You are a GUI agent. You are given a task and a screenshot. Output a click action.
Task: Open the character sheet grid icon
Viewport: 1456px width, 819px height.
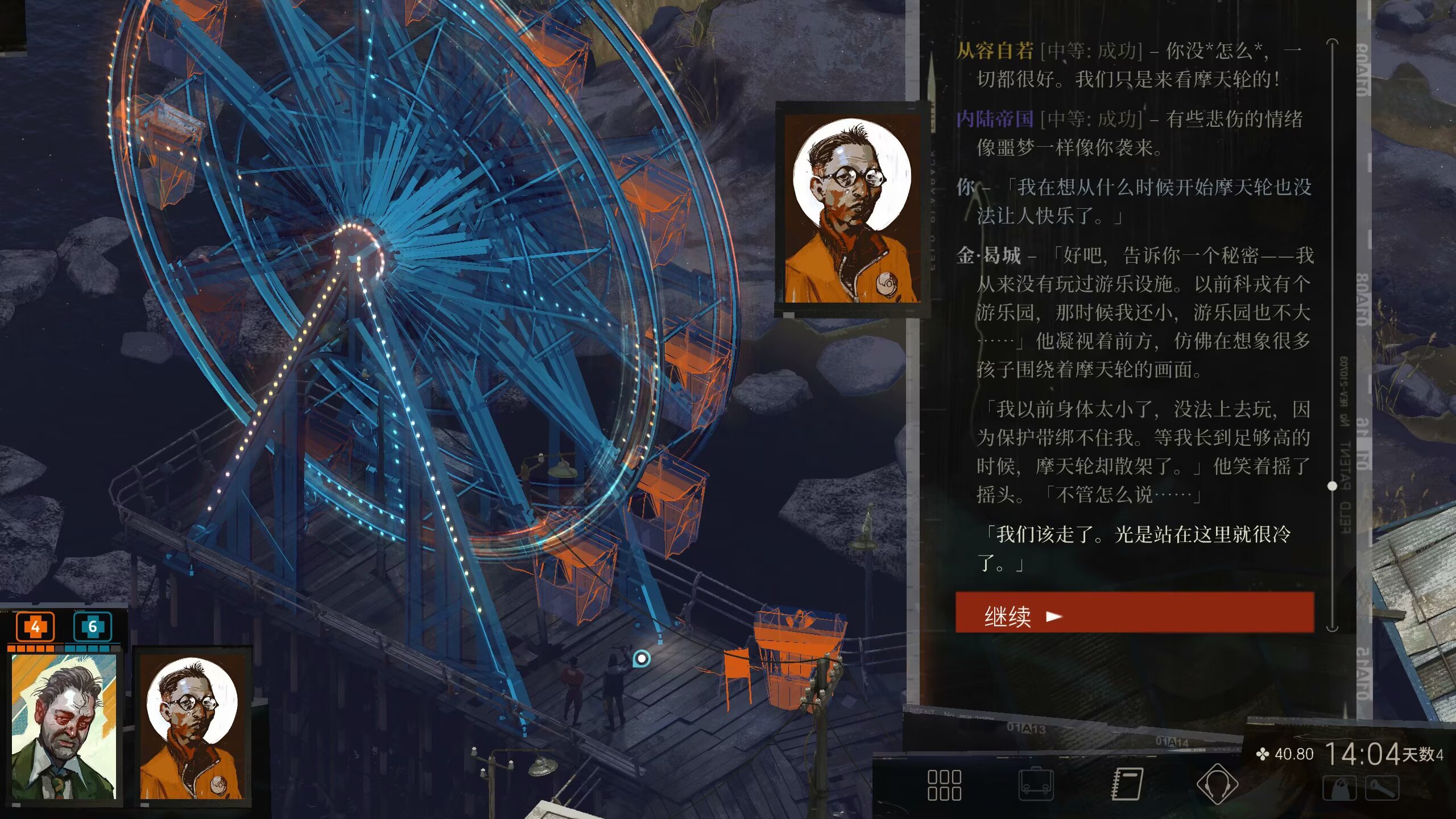pos(944,785)
